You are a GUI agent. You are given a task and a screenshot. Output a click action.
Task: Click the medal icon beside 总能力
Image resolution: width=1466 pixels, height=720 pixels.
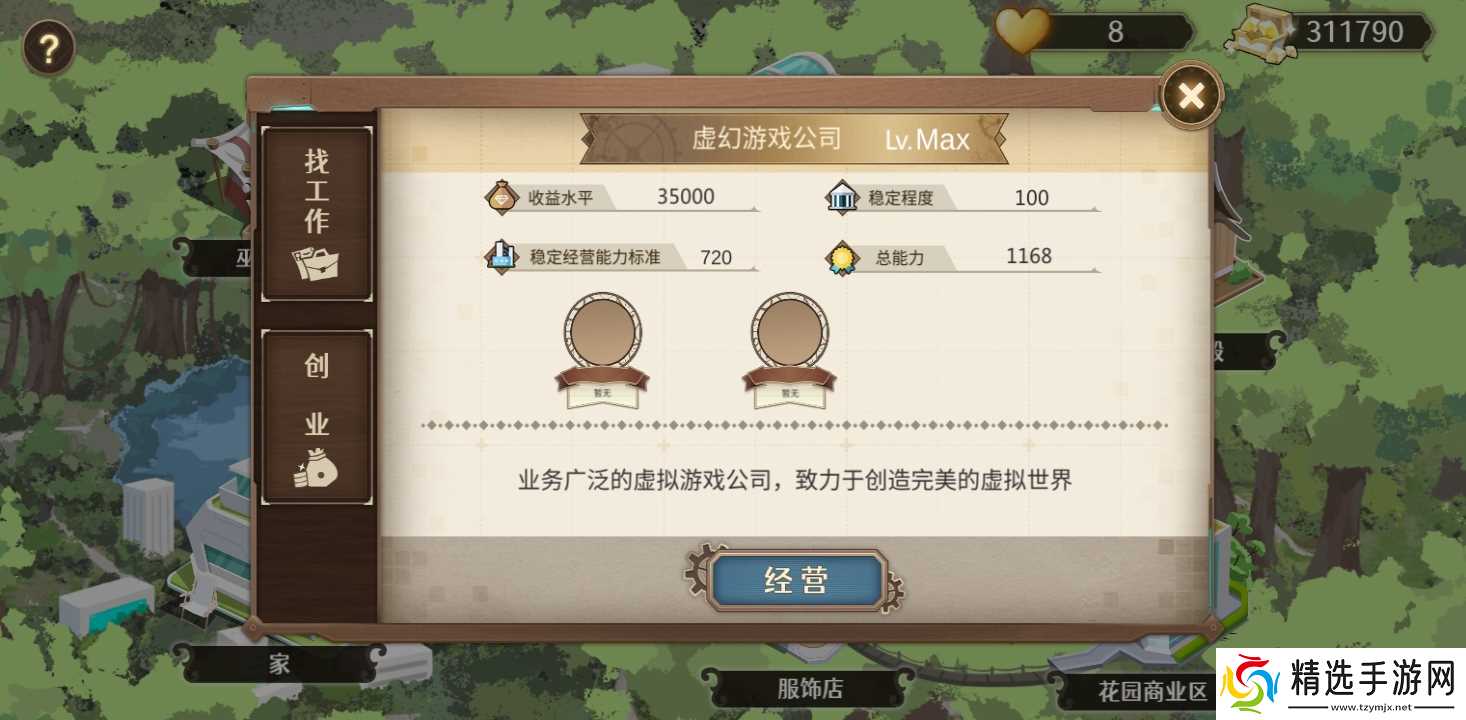(x=843, y=257)
